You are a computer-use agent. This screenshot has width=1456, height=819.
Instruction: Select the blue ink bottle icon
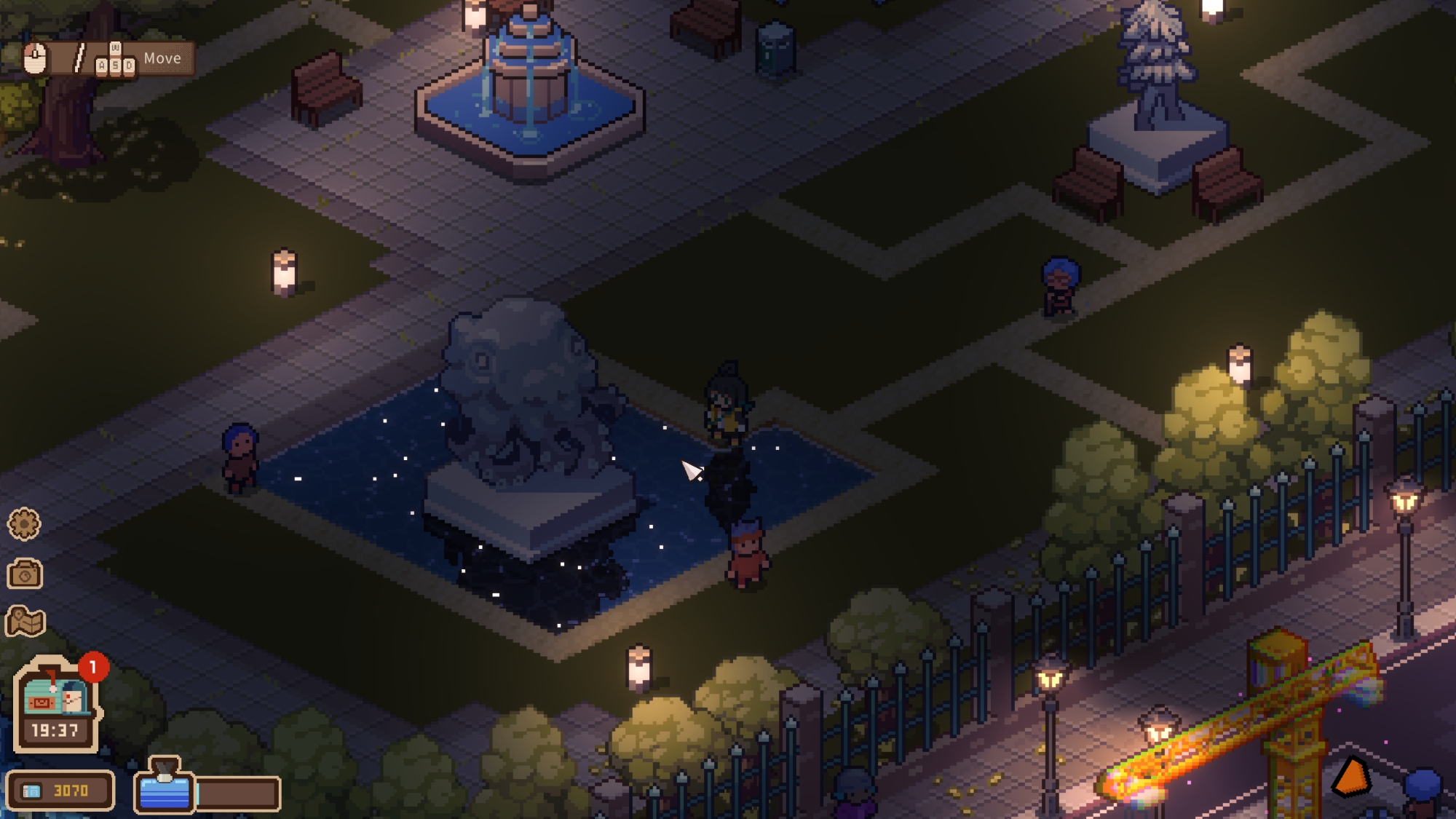click(x=165, y=788)
